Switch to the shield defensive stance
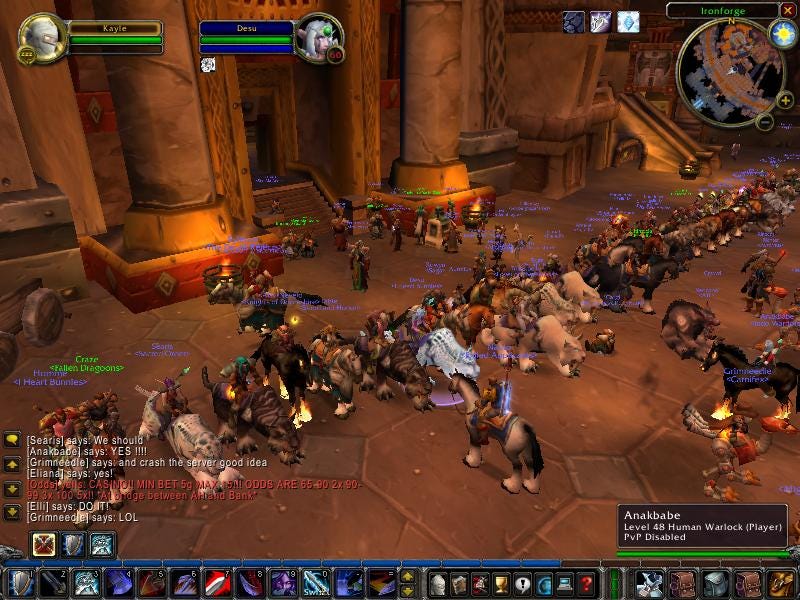 click(x=73, y=545)
